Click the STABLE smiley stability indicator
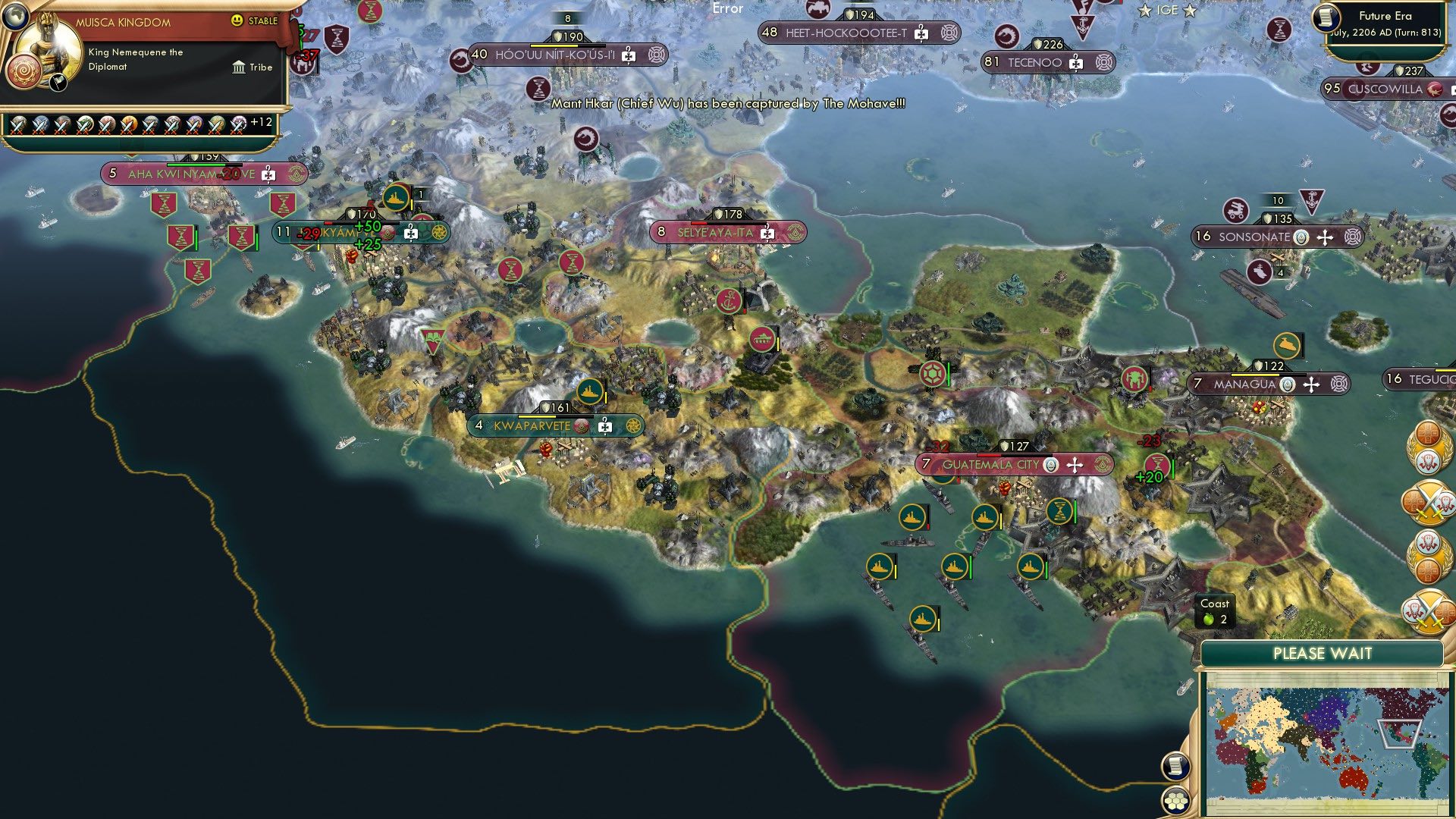Image resolution: width=1456 pixels, height=819 pixels. click(x=237, y=20)
